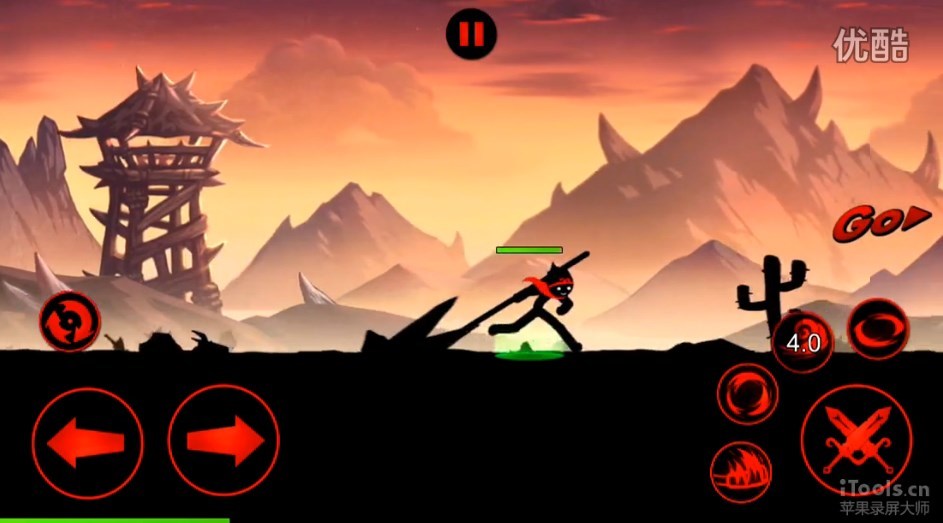Use the skill showing a 4.0 cooldown
This screenshot has width=943, height=523.
coord(802,343)
